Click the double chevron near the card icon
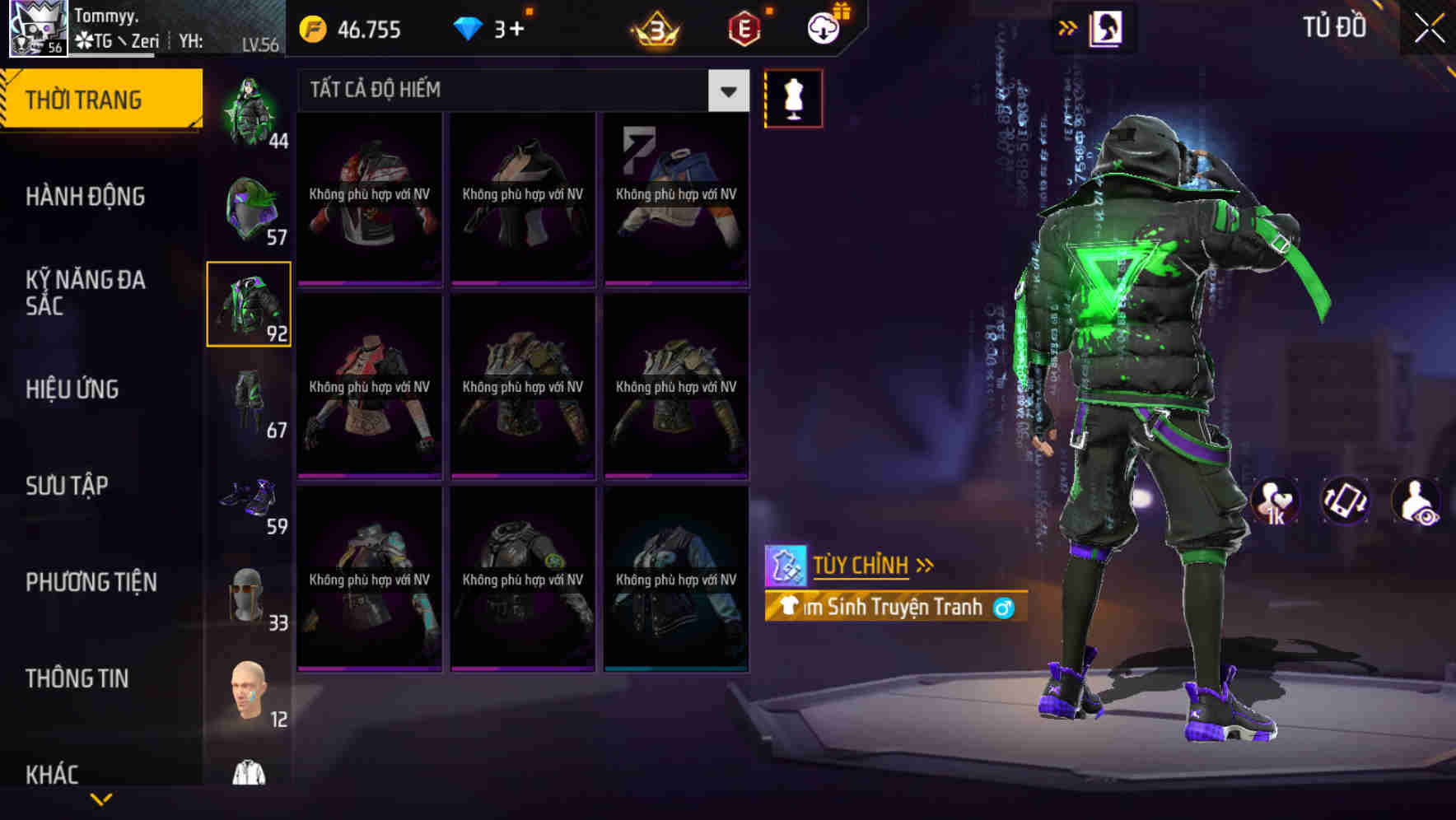1456x820 pixels. click(x=1068, y=27)
